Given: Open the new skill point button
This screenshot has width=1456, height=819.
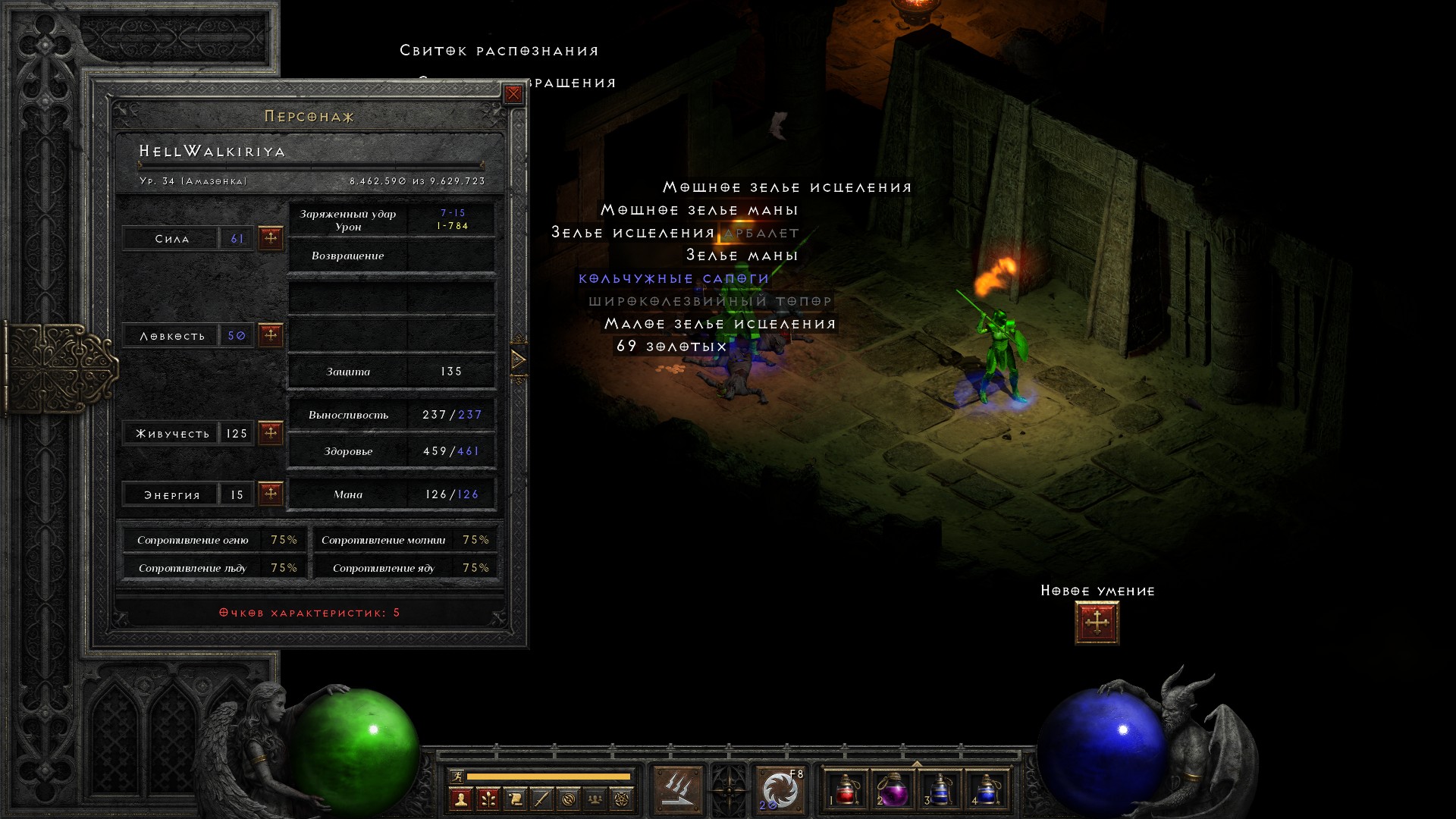Looking at the screenshot, I should (1097, 623).
